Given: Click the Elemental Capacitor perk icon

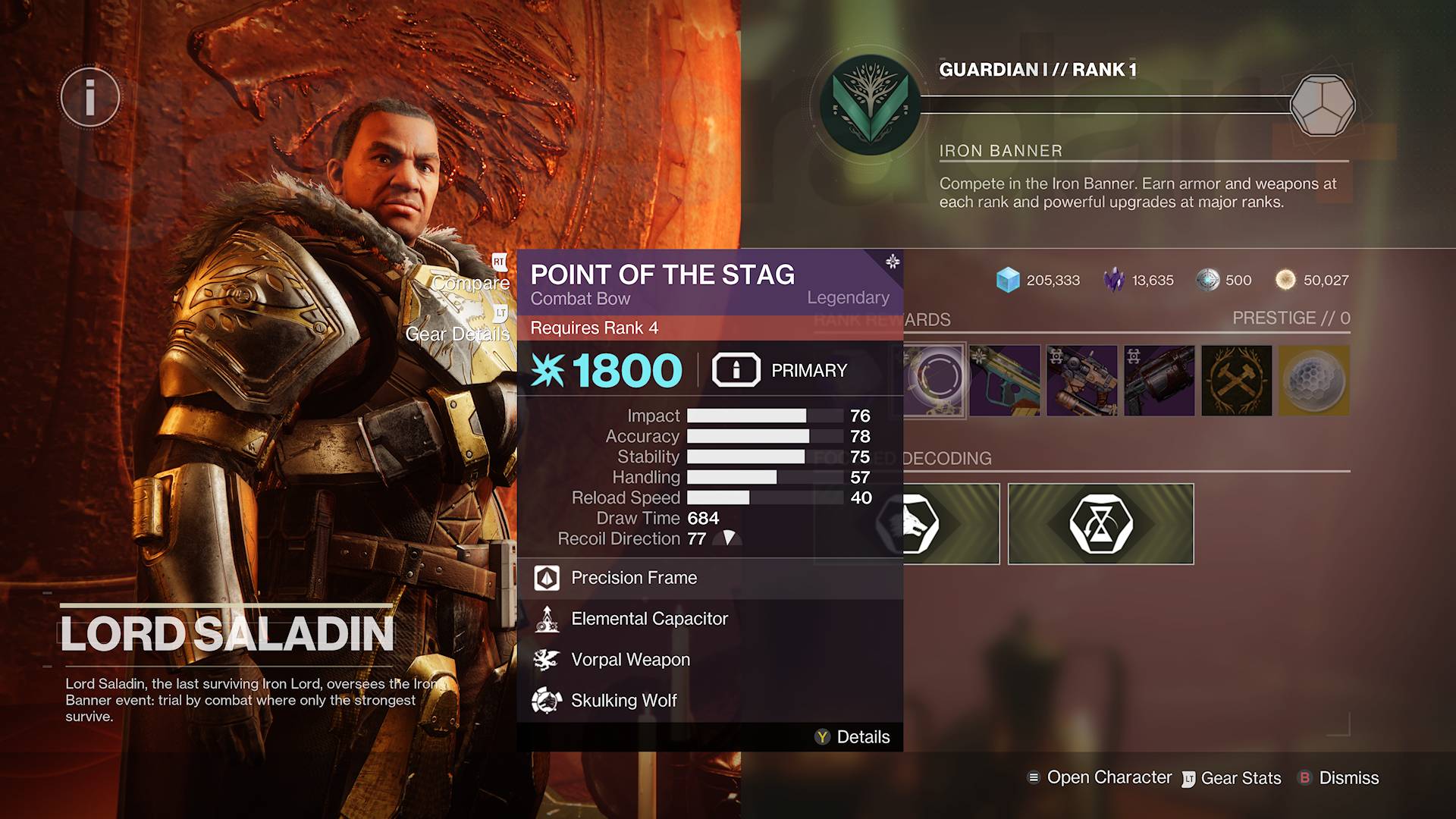Looking at the screenshot, I should point(548,619).
